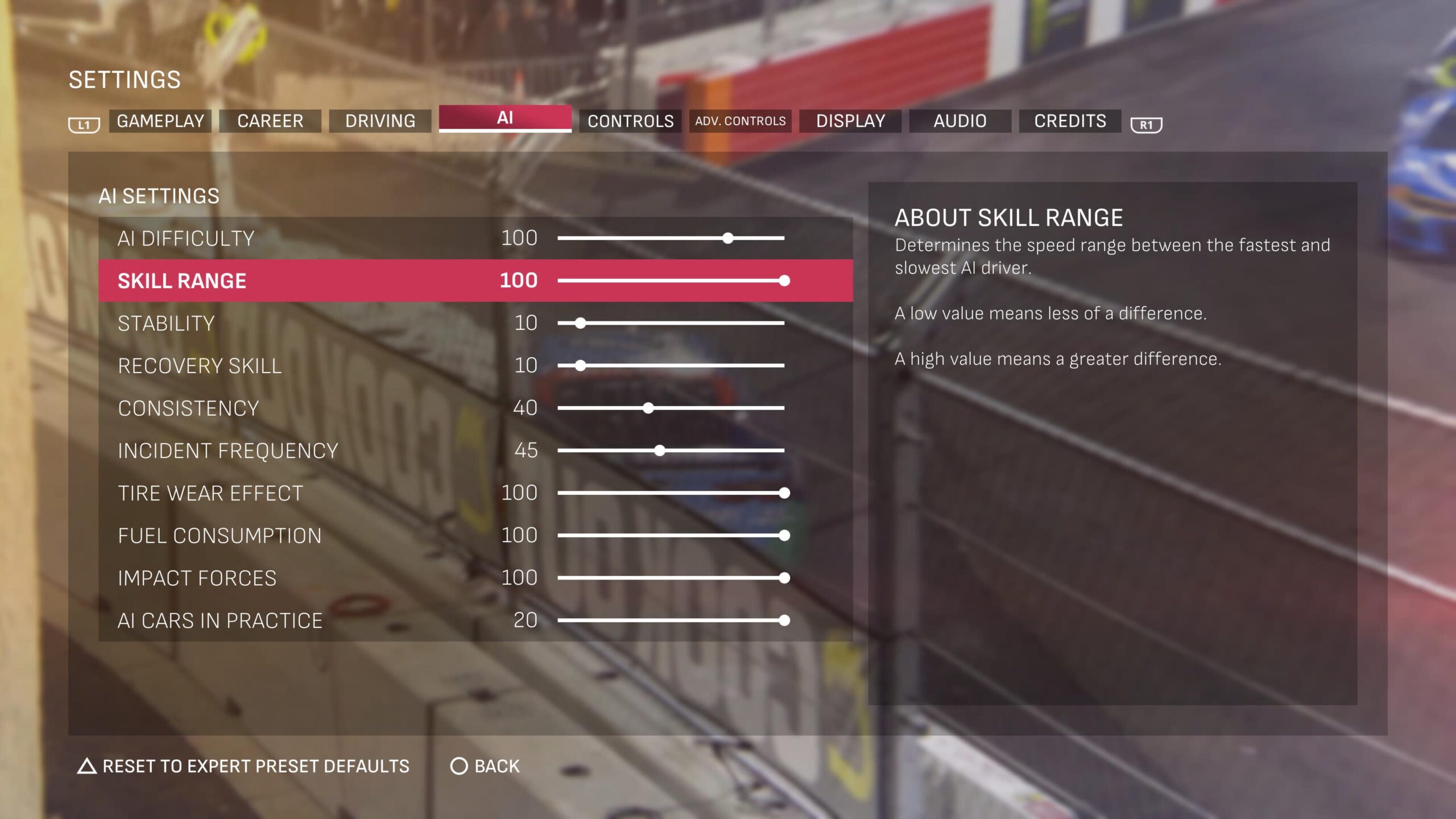Adjust the Incident Frequency slider
The width and height of the screenshot is (1456, 819).
pos(660,450)
